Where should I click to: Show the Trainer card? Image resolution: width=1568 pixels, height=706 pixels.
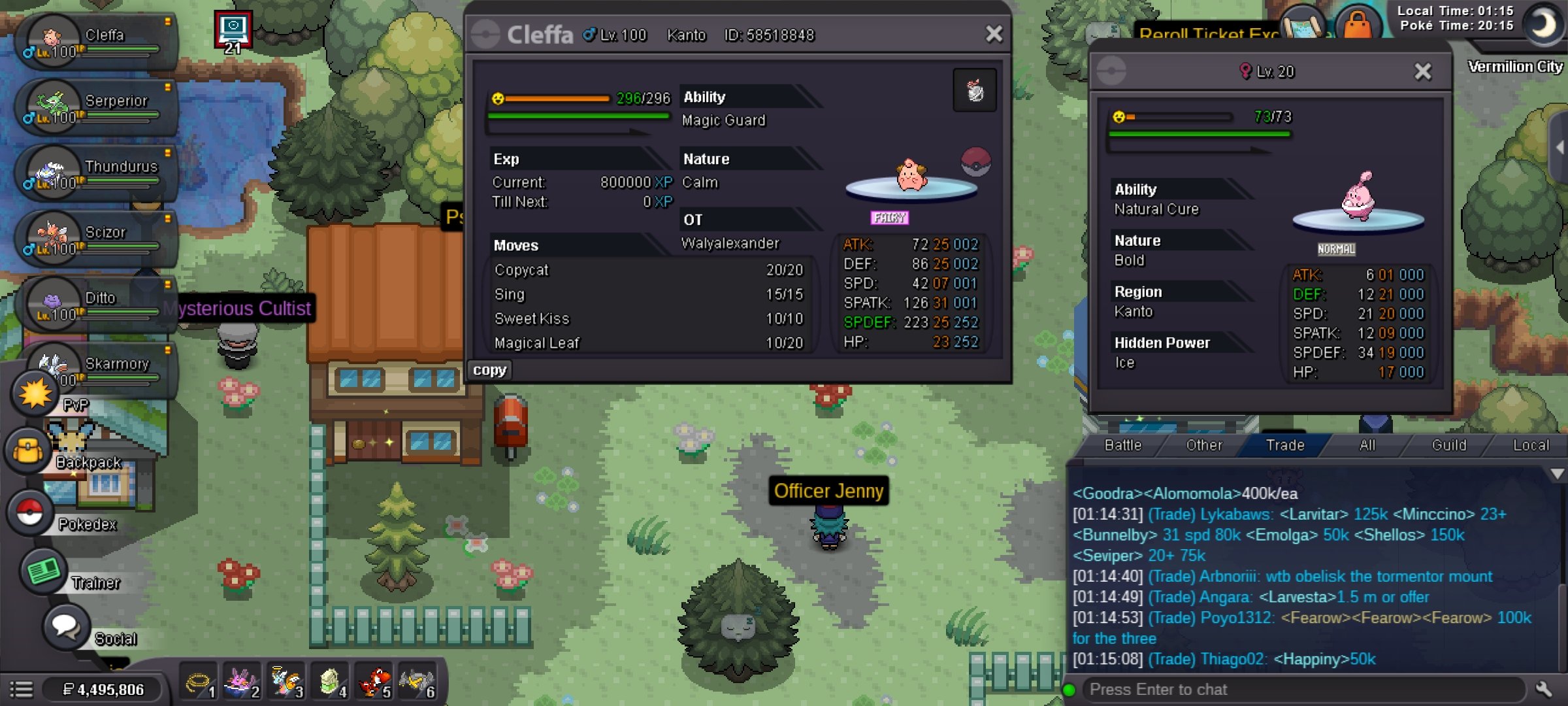(x=44, y=571)
